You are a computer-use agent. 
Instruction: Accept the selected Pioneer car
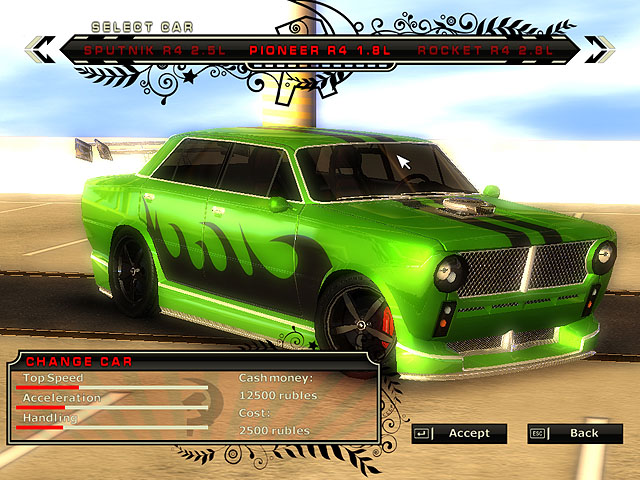tap(459, 433)
